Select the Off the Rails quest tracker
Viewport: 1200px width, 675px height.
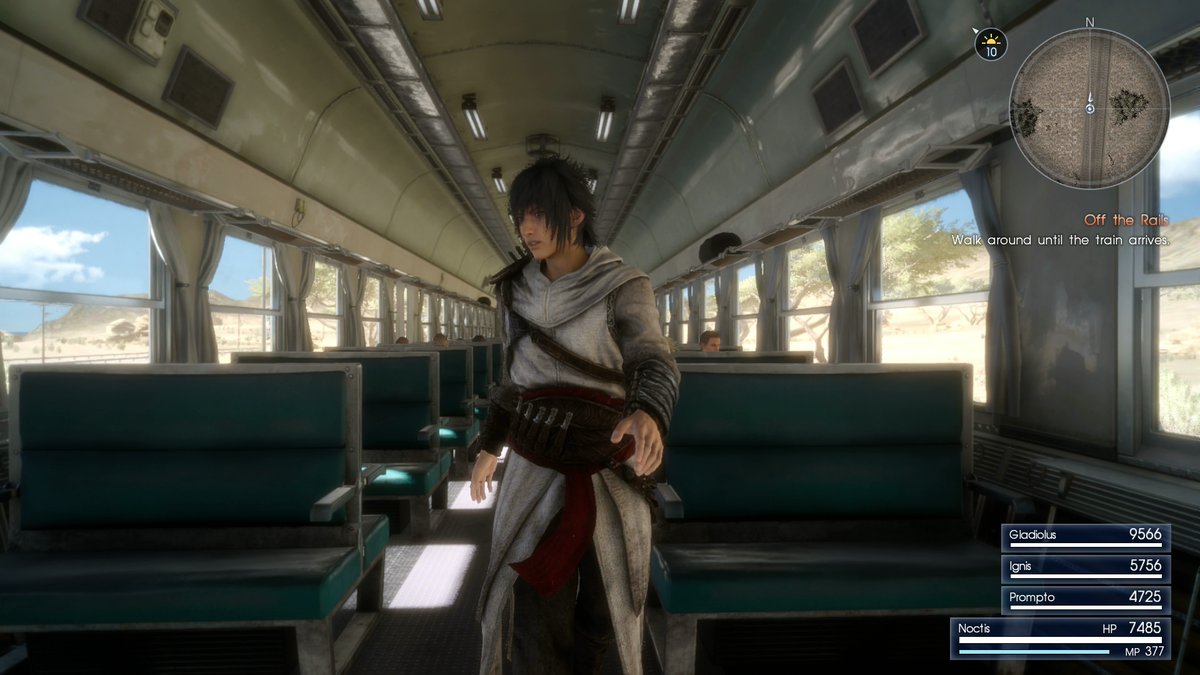1124,220
